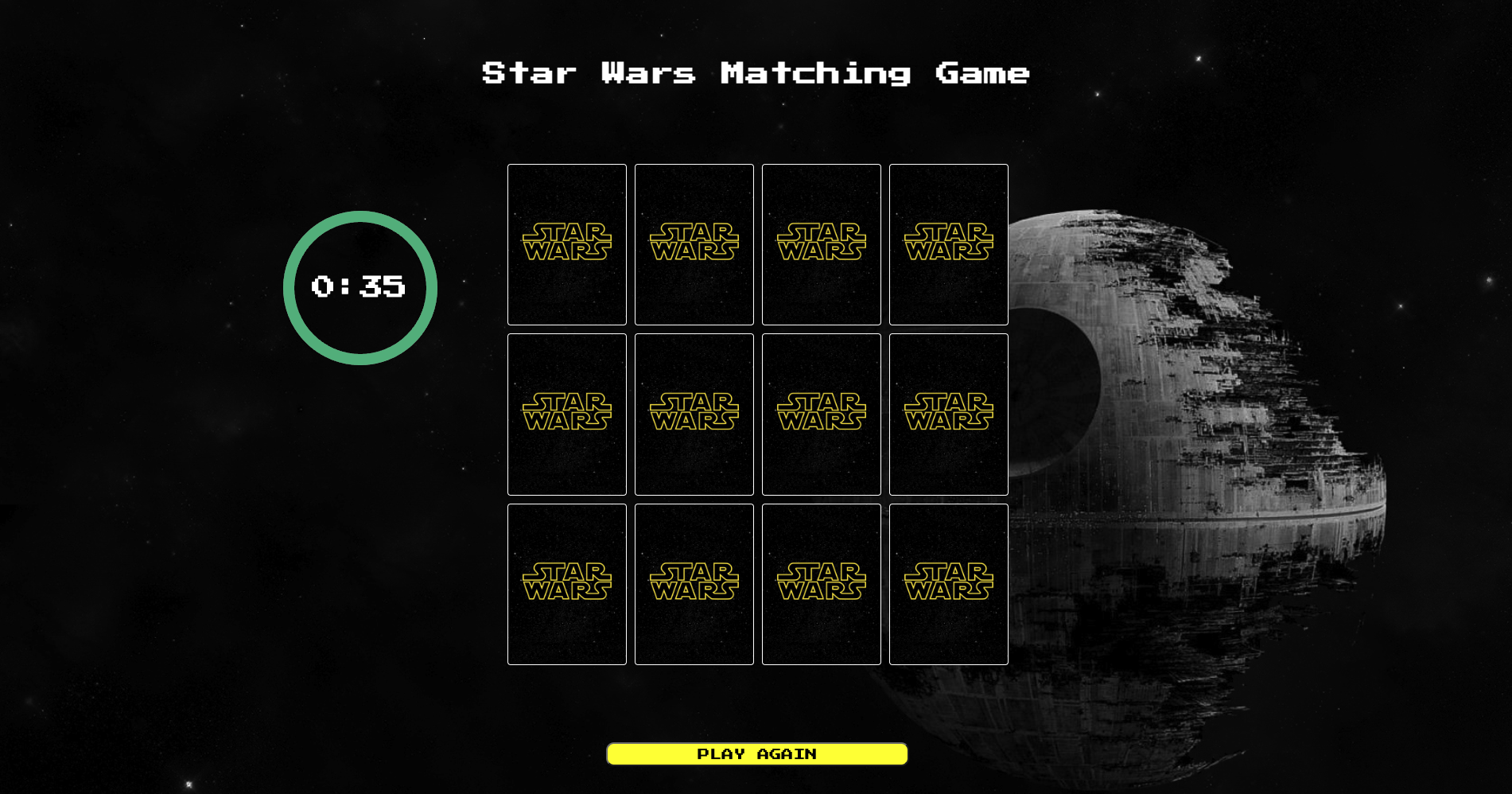This screenshot has width=1512, height=794.
Task: Flip the second card in the bottom row
Action: pos(694,583)
